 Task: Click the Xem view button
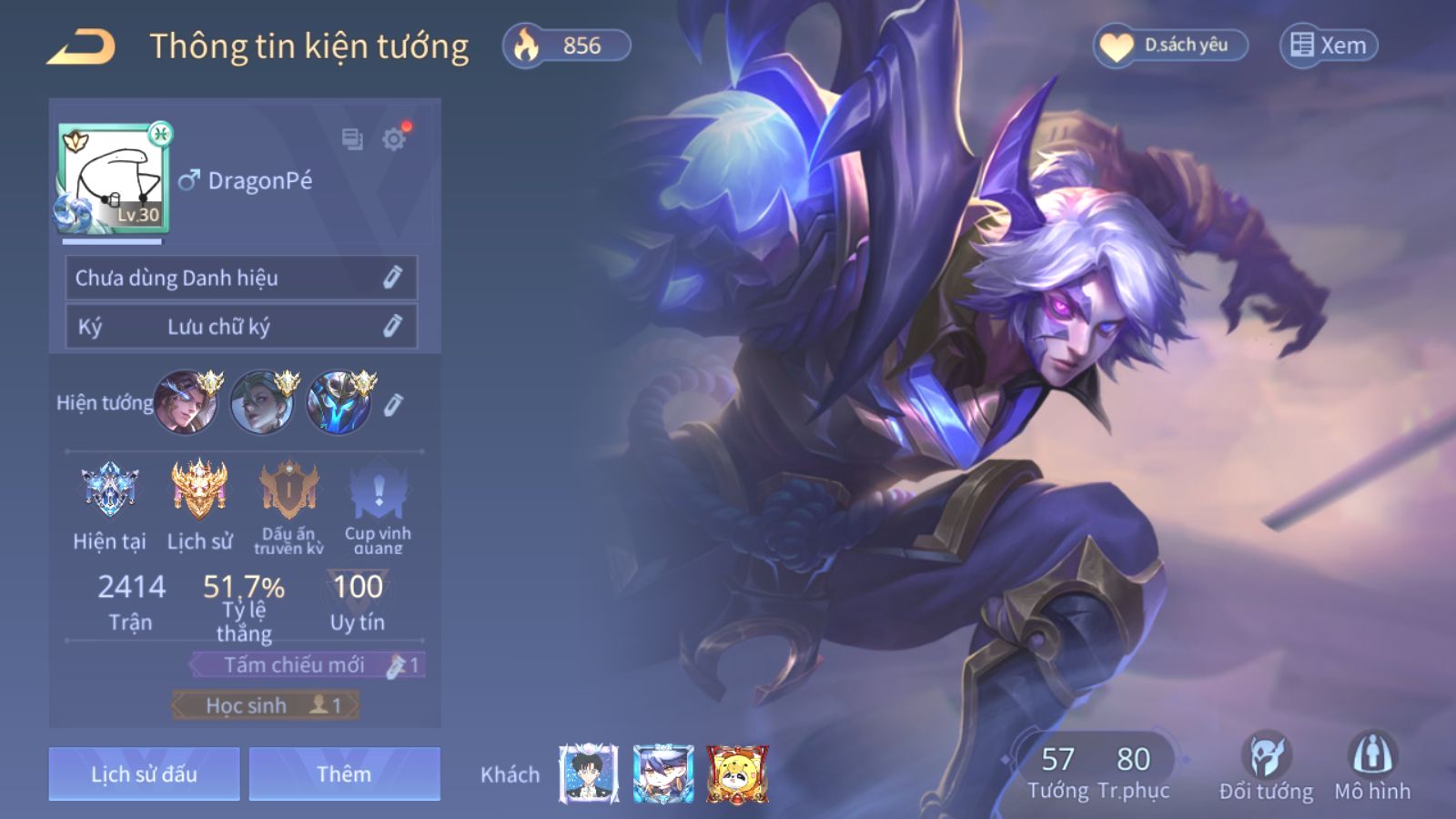click(1329, 45)
